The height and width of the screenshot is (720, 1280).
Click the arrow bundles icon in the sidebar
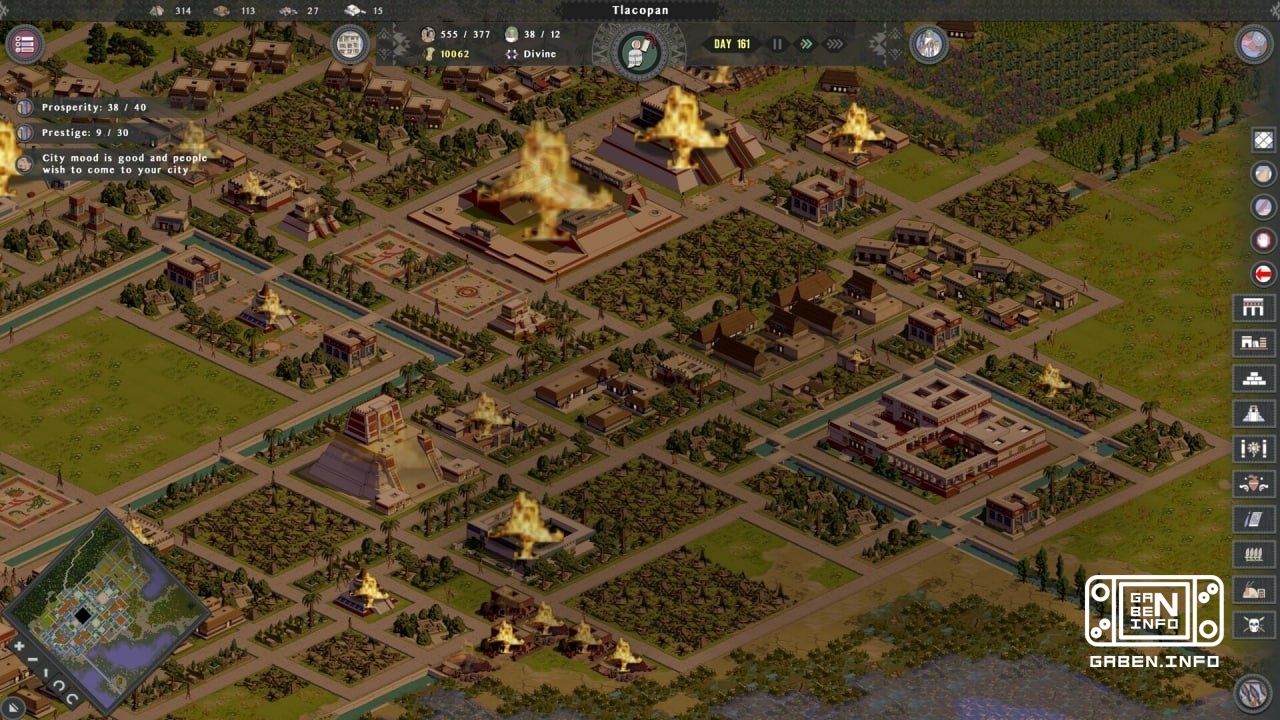click(1254, 553)
